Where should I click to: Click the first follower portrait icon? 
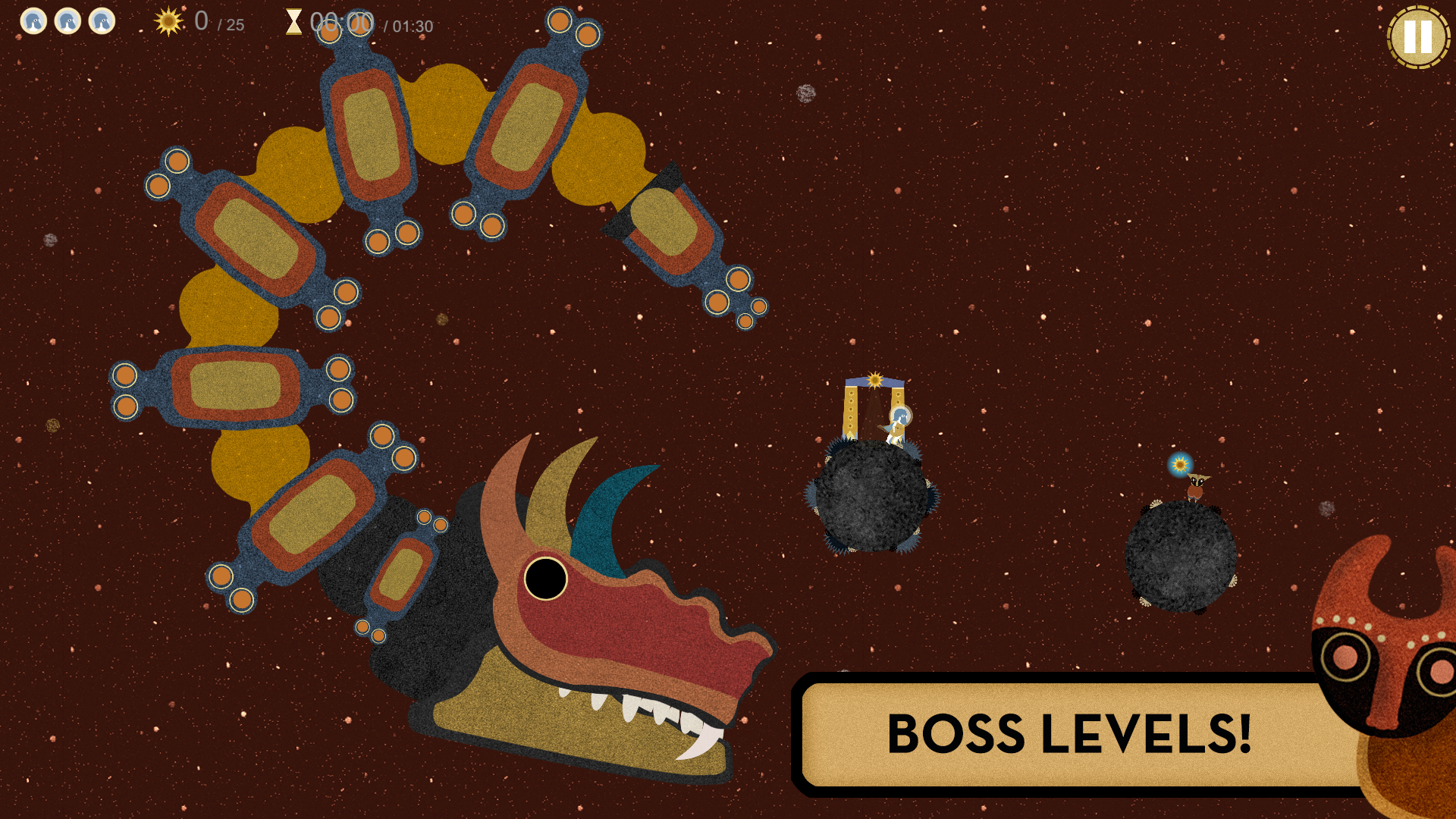(x=33, y=21)
